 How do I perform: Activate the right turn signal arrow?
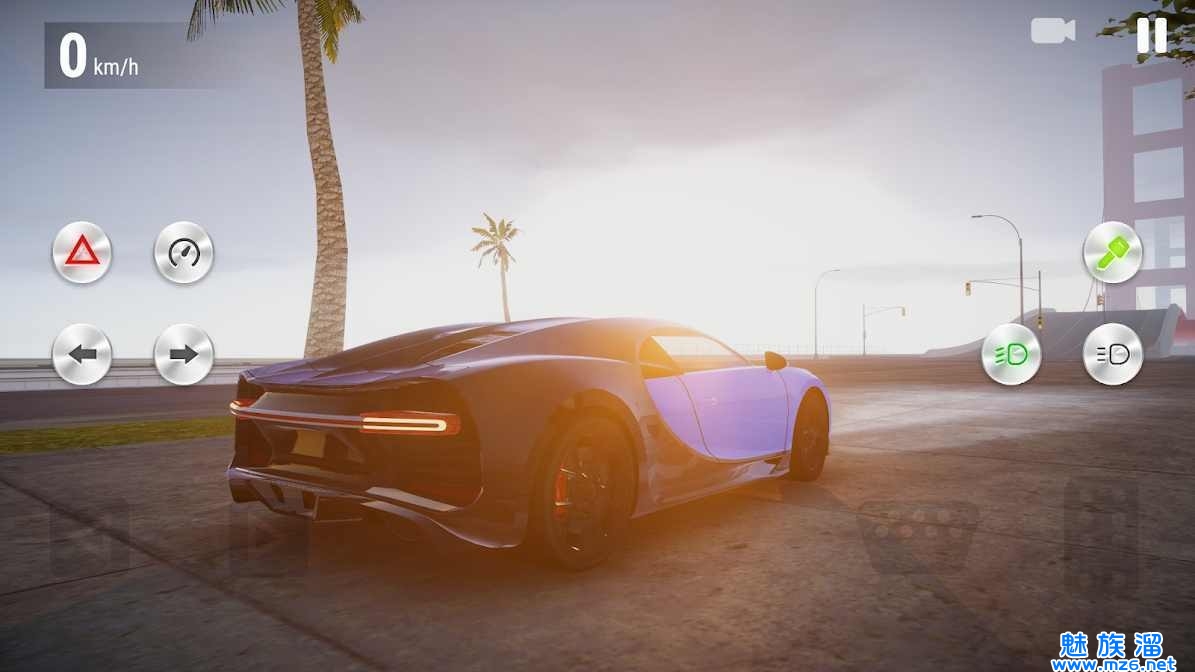coord(184,354)
